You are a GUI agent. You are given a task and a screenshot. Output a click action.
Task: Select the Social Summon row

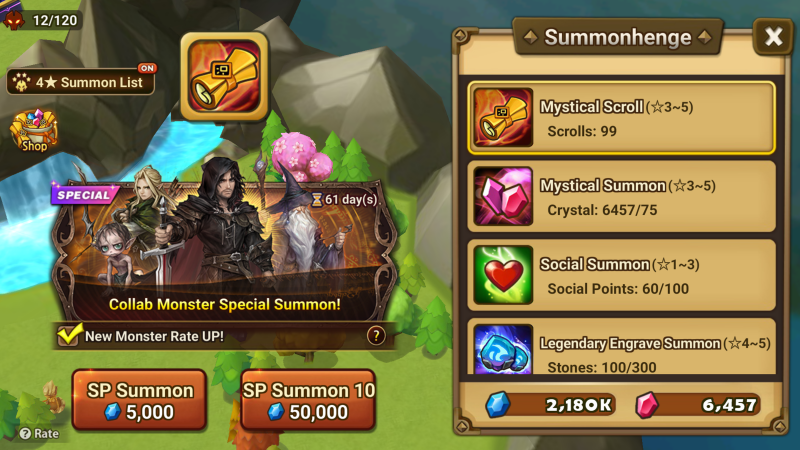click(621, 275)
